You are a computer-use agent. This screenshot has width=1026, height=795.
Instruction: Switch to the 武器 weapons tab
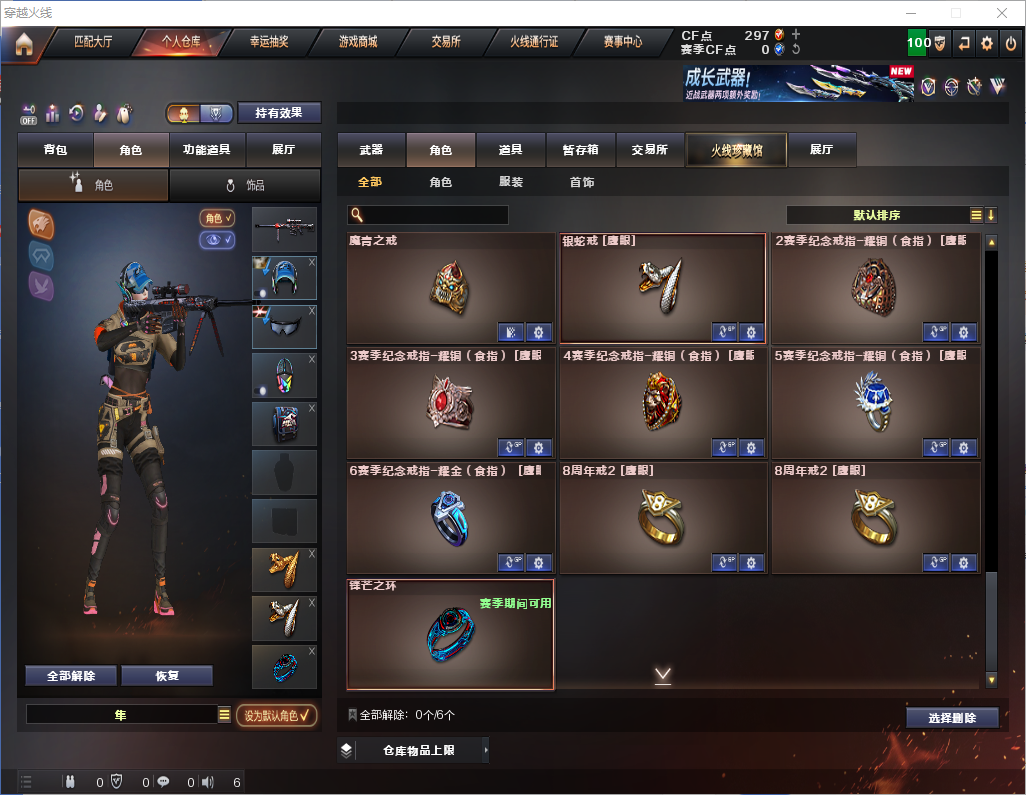point(371,149)
